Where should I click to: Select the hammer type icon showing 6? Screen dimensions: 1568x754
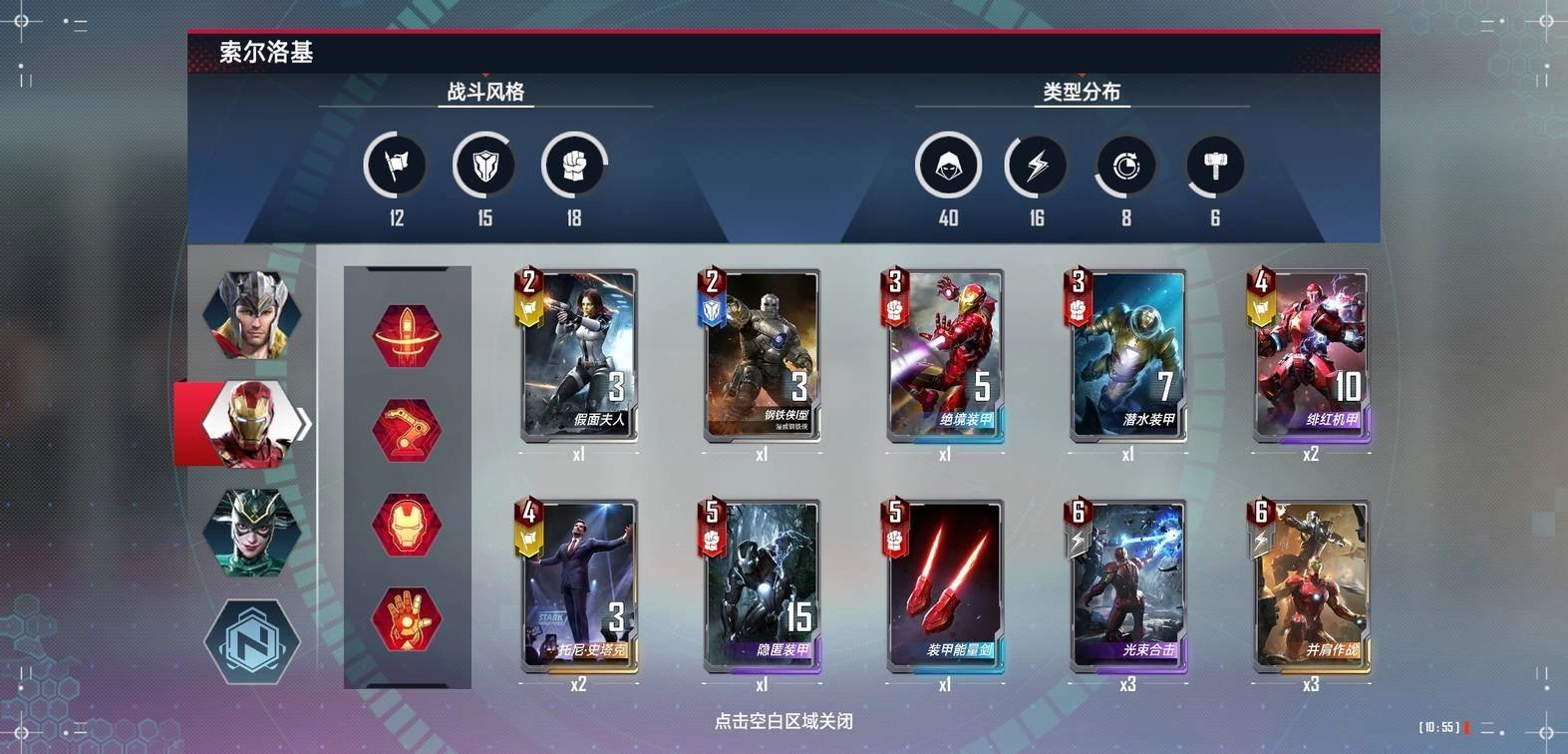1214,166
